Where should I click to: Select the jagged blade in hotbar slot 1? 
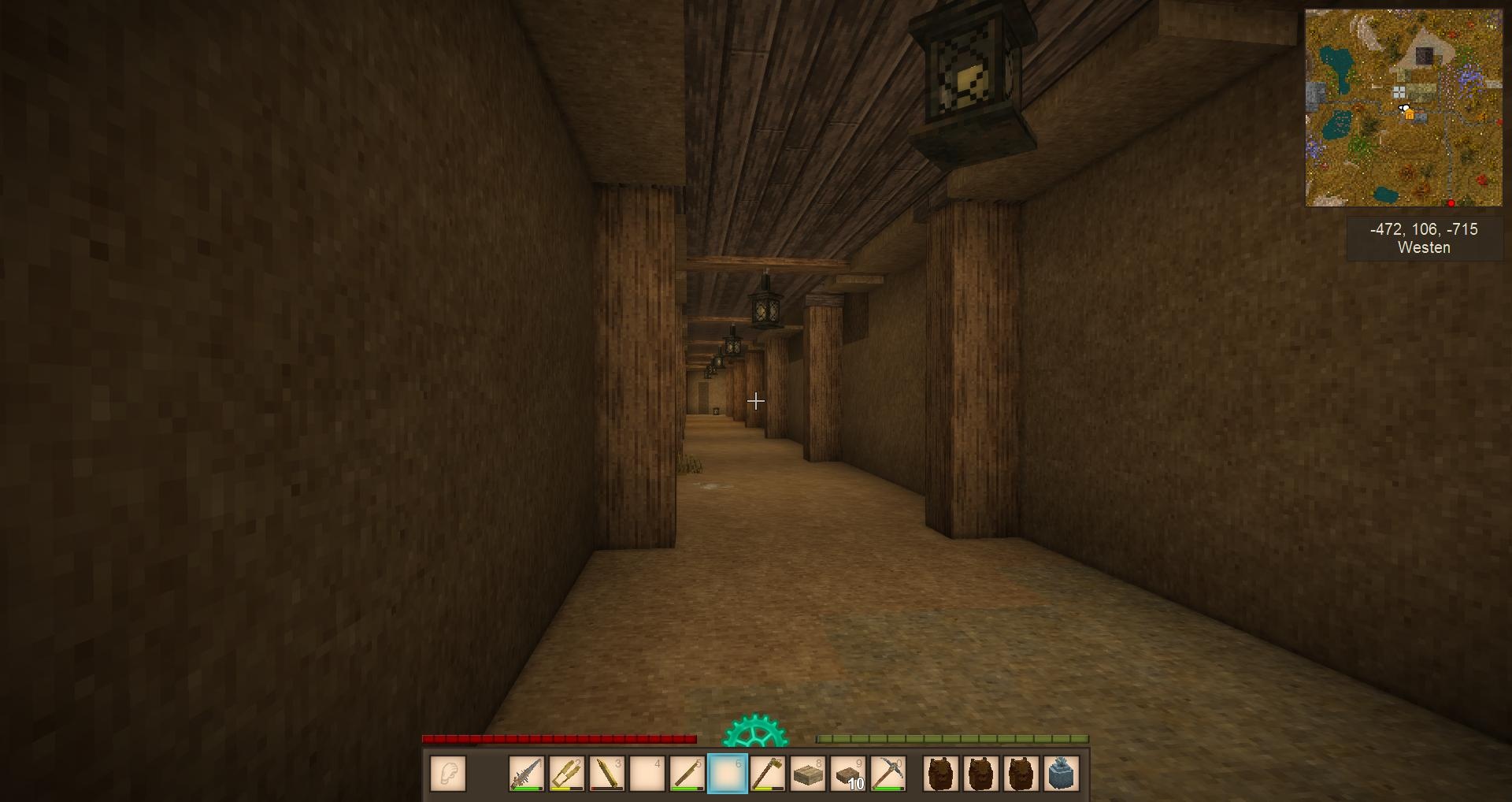click(x=527, y=774)
